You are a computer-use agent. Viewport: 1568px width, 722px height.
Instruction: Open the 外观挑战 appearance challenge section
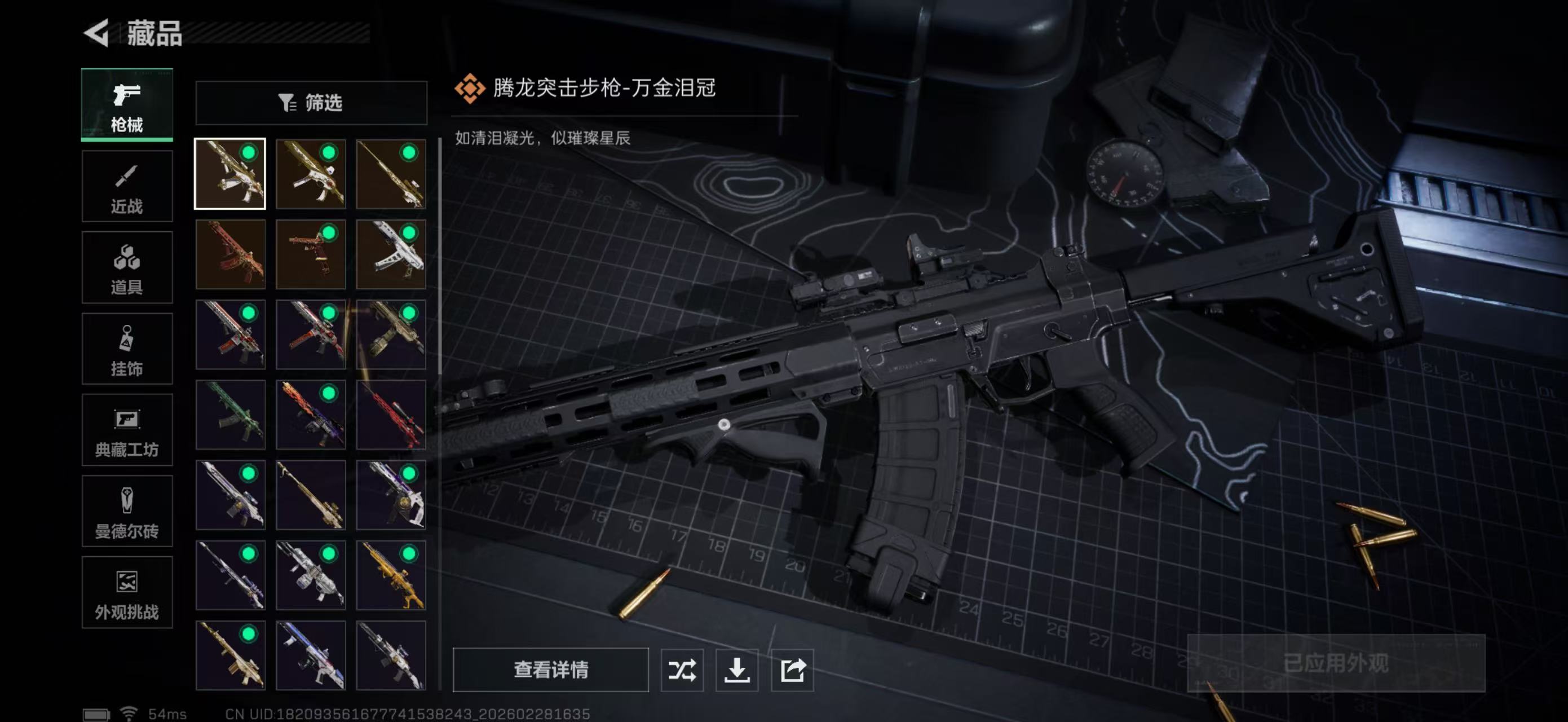126,592
